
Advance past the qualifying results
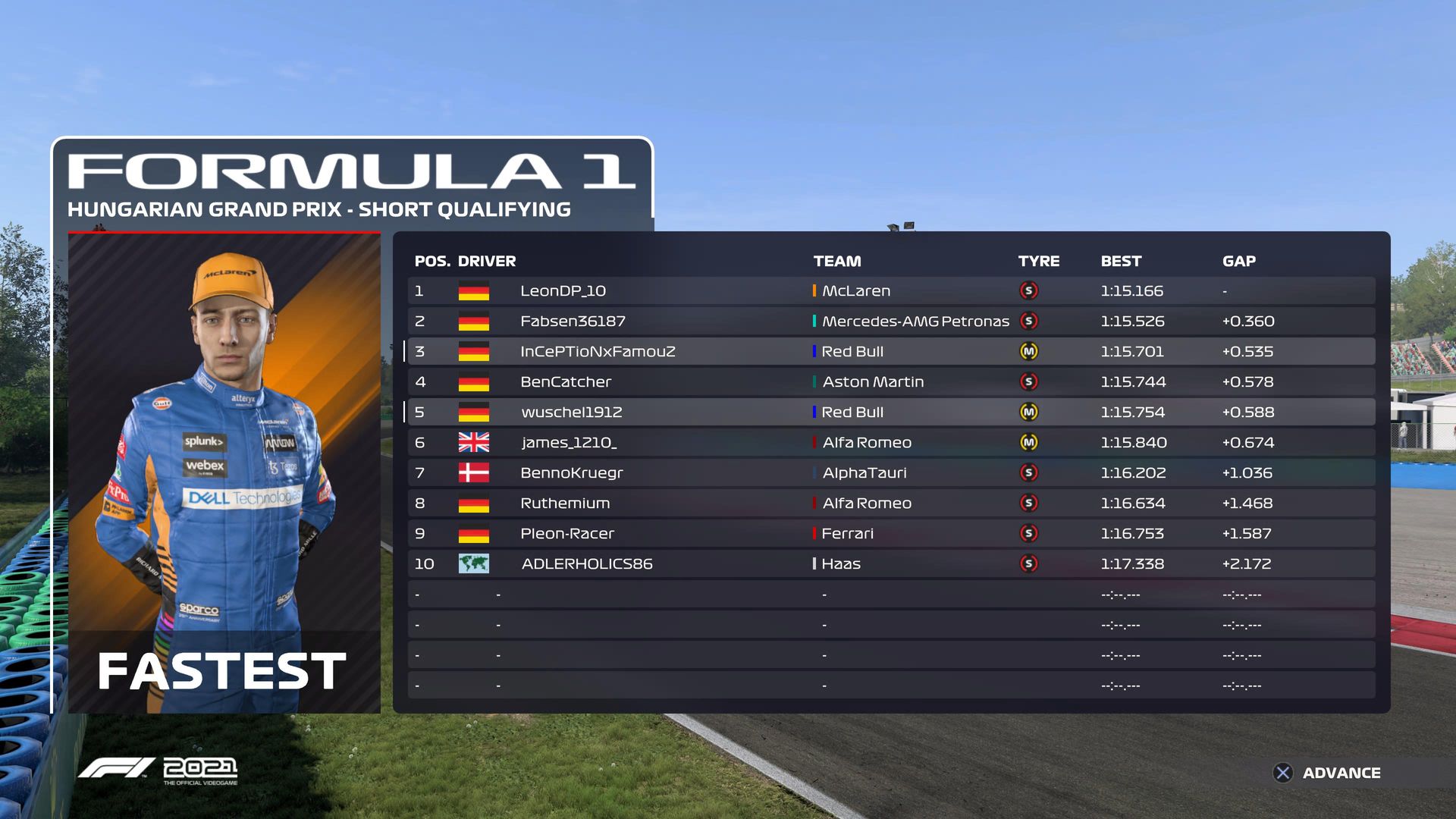tap(1327, 773)
